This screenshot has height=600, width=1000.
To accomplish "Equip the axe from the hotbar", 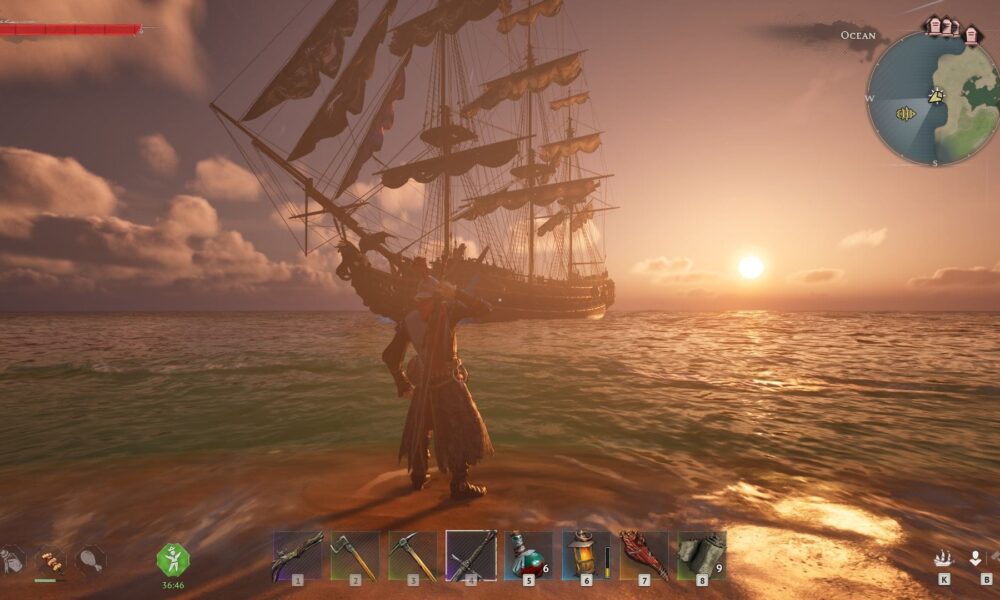I will click(355, 555).
